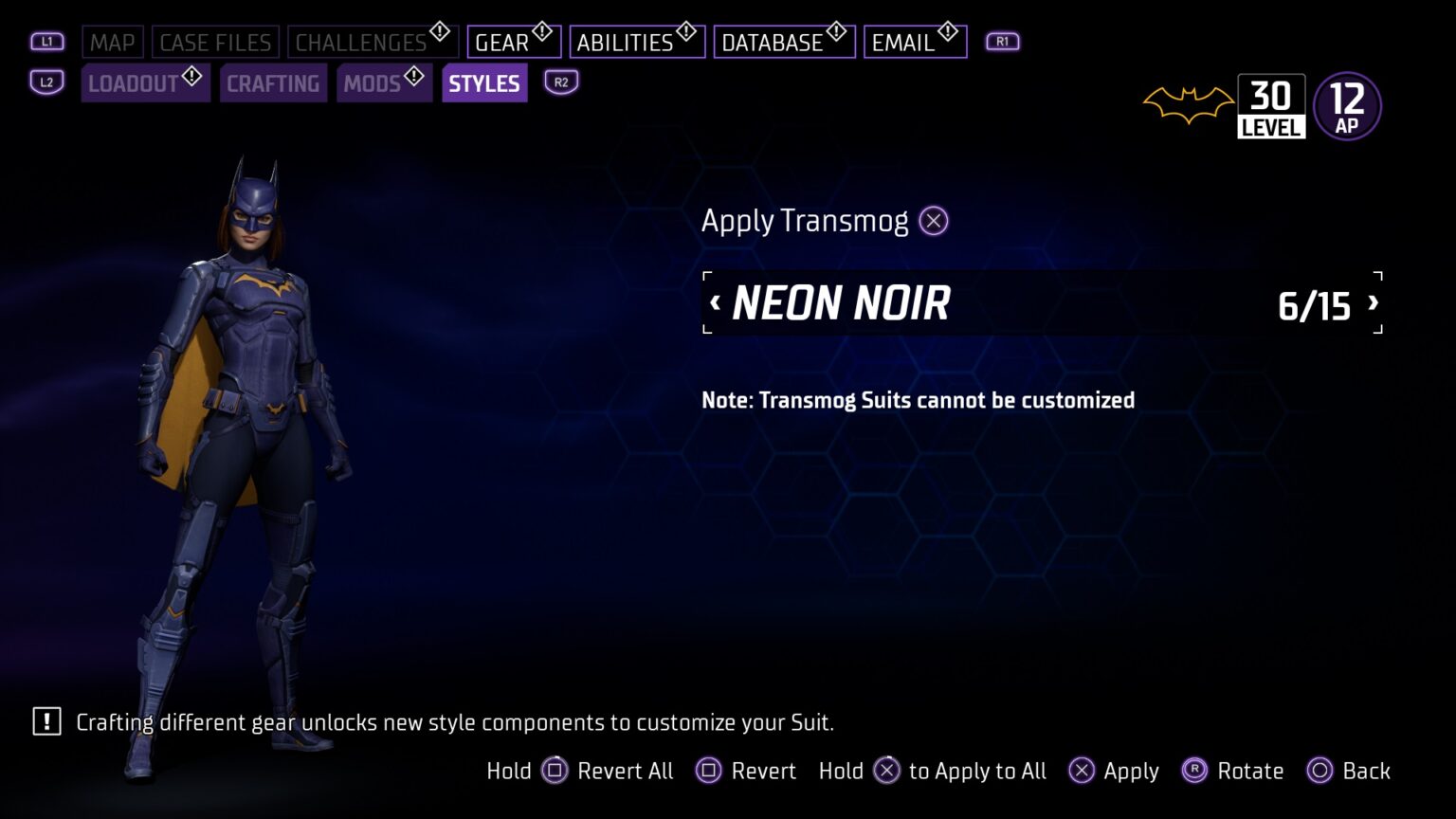The image size is (1456, 819).
Task: Select the STYLES tab
Action: click(x=483, y=83)
